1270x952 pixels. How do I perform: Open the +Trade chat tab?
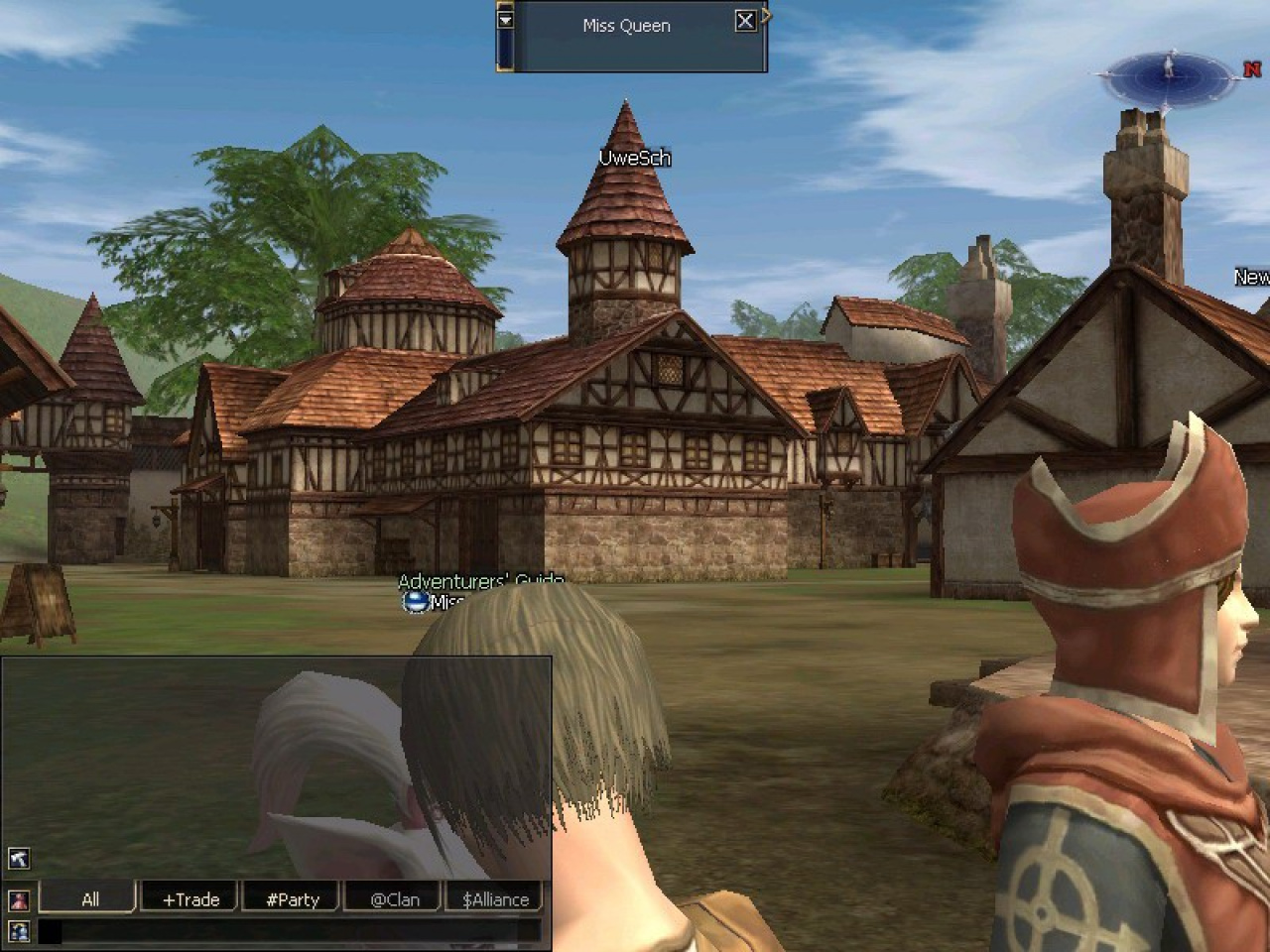[x=190, y=899]
